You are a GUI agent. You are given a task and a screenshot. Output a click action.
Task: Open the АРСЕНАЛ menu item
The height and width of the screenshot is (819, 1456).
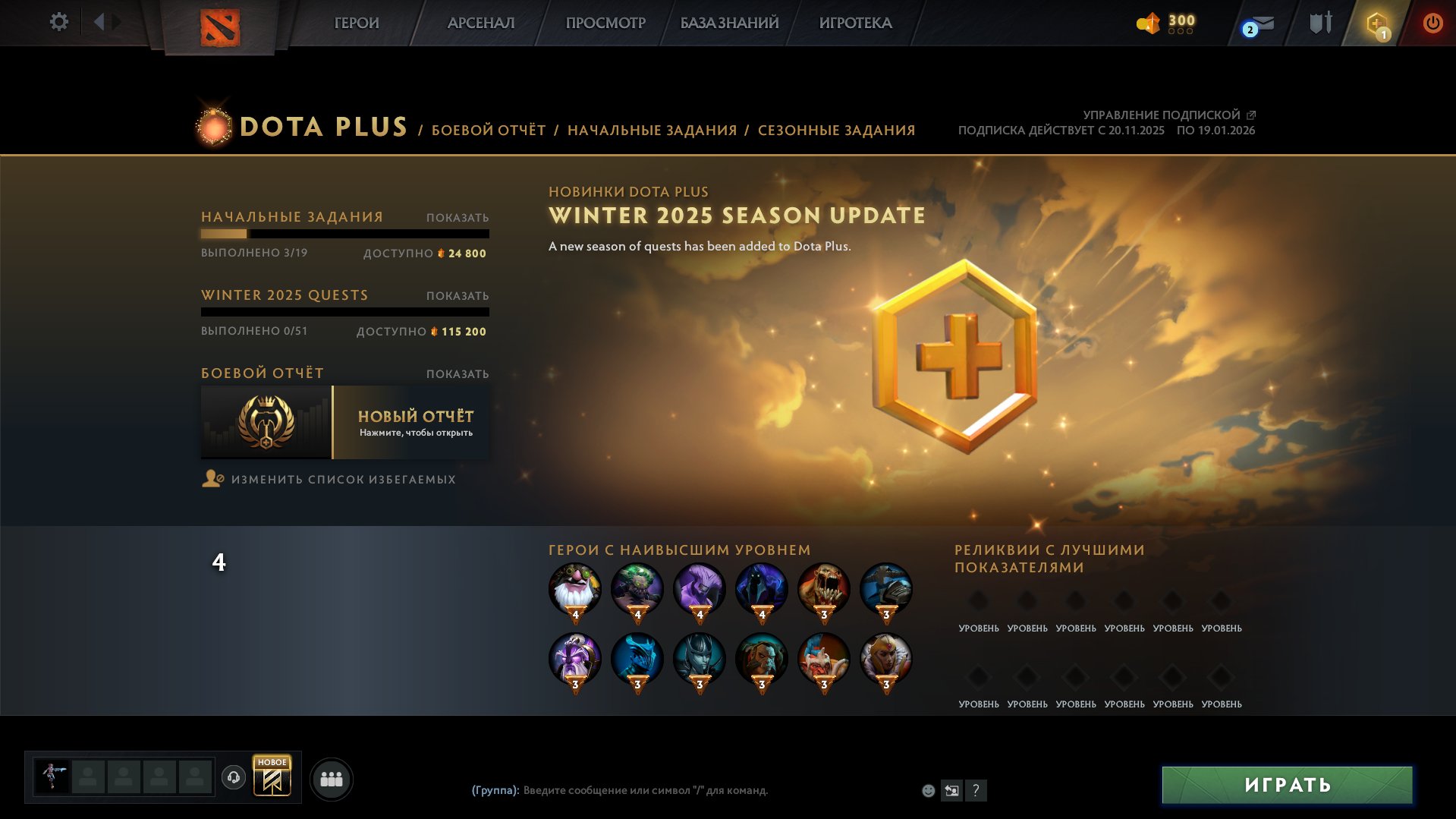coord(481,23)
